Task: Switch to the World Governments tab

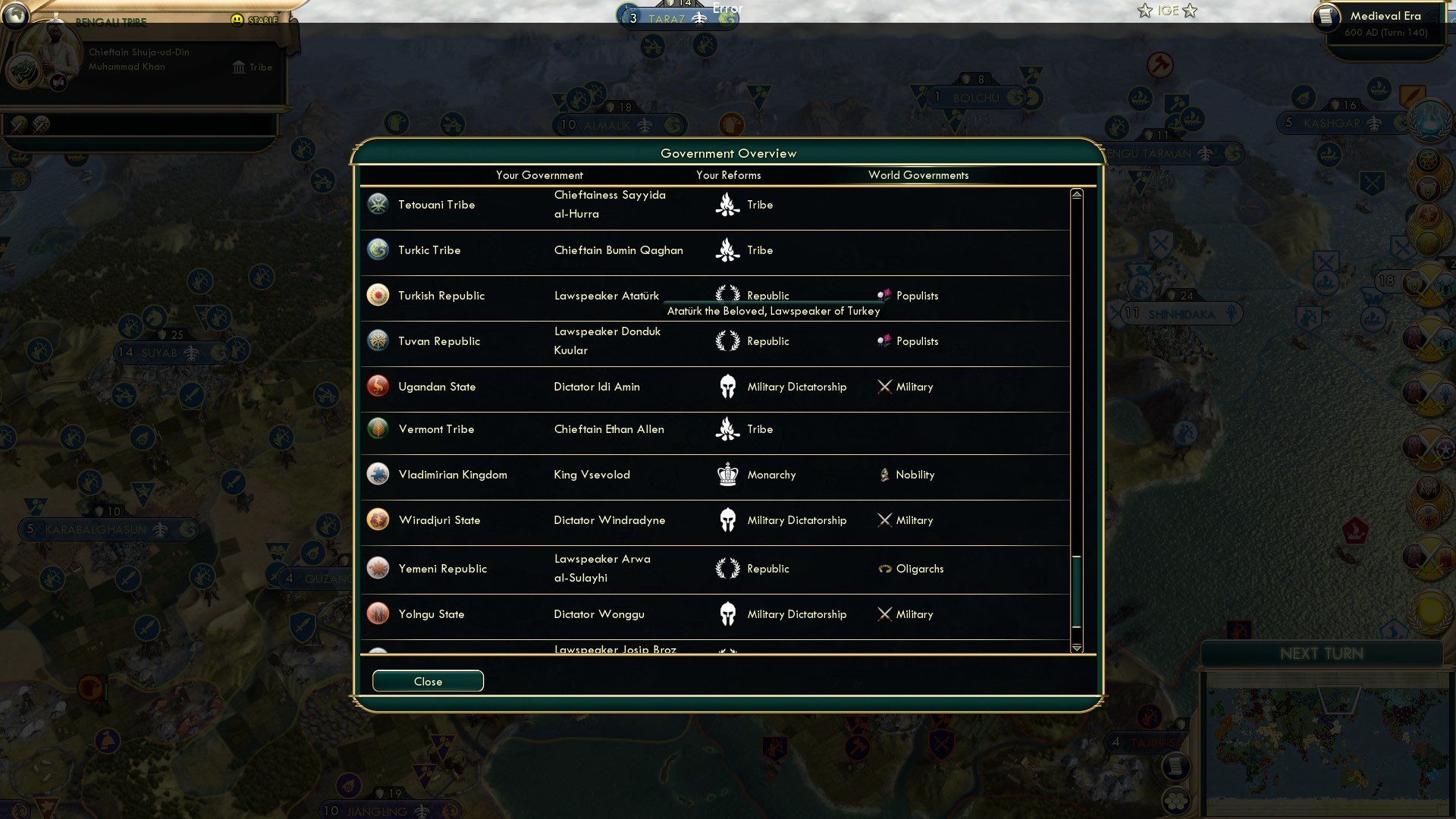Action: click(x=919, y=175)
